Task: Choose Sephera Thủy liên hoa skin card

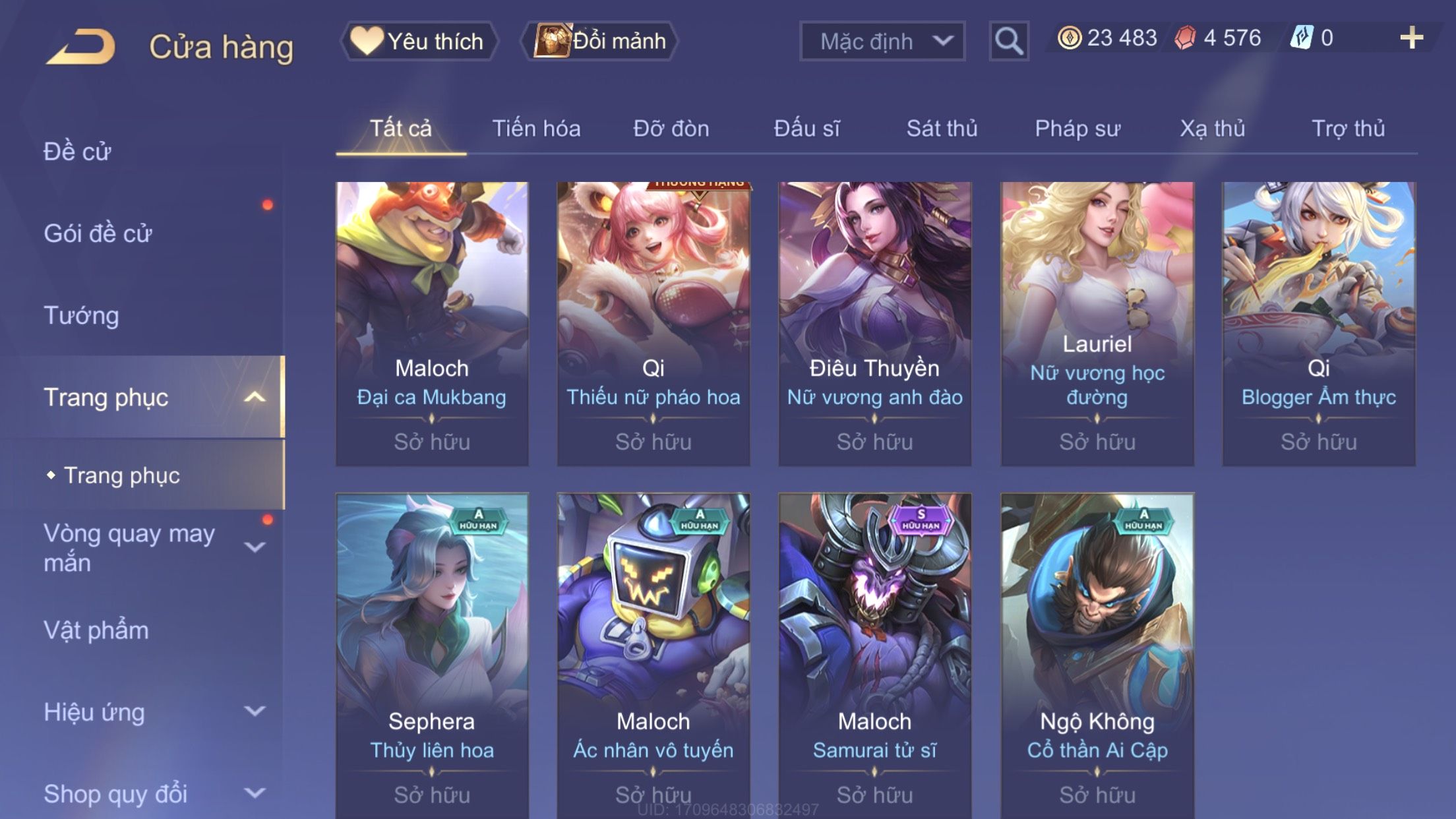Action: (432, 653)
